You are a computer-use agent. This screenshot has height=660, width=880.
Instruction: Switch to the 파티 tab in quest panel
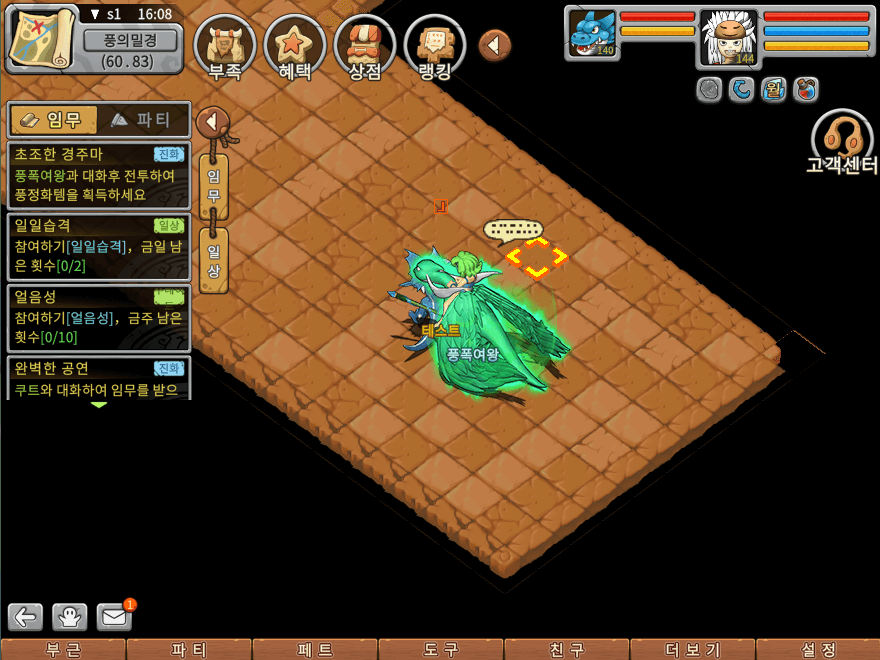pos(143,120)
